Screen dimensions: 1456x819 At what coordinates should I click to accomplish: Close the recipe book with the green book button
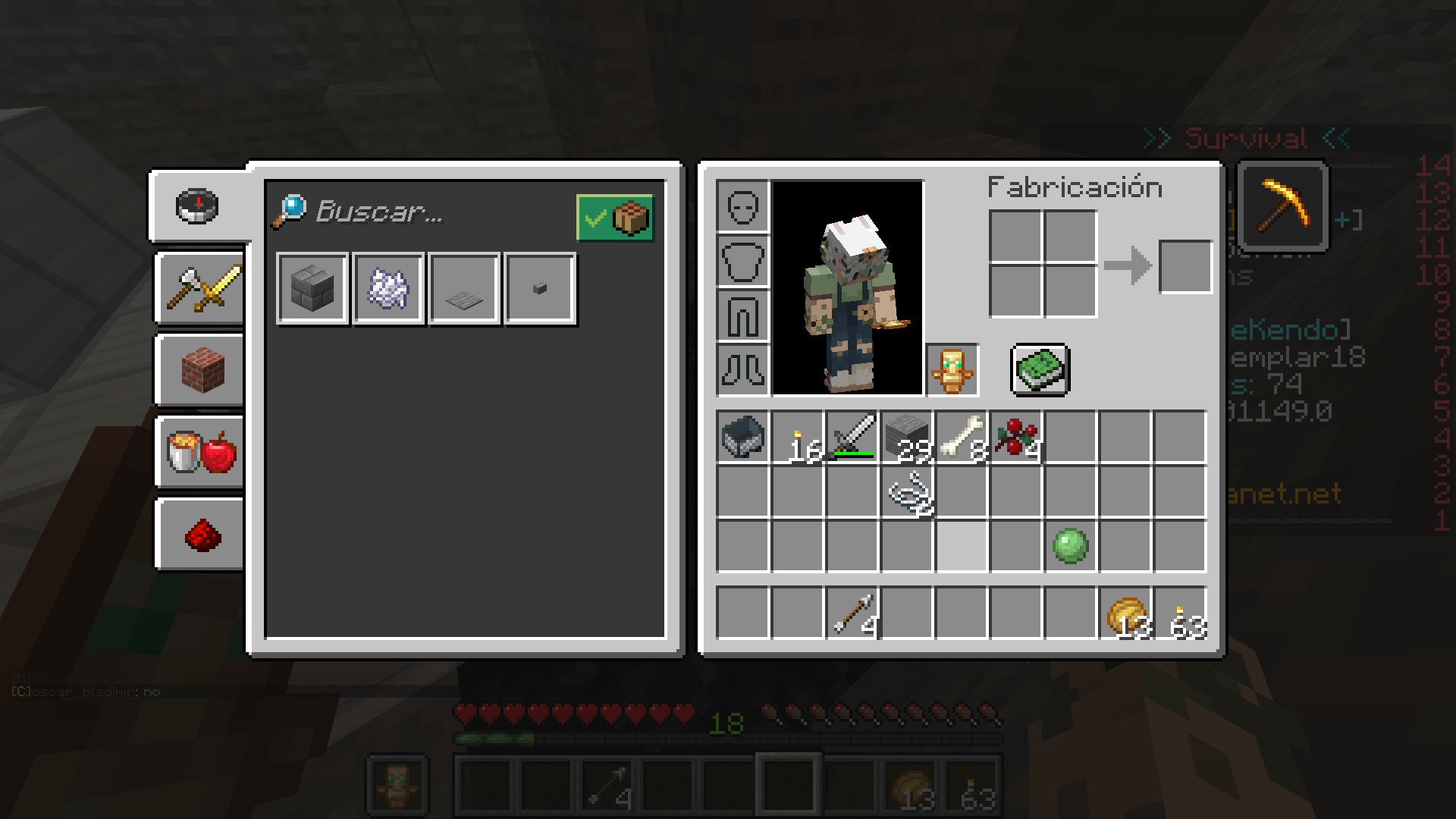pos(1040,370)
